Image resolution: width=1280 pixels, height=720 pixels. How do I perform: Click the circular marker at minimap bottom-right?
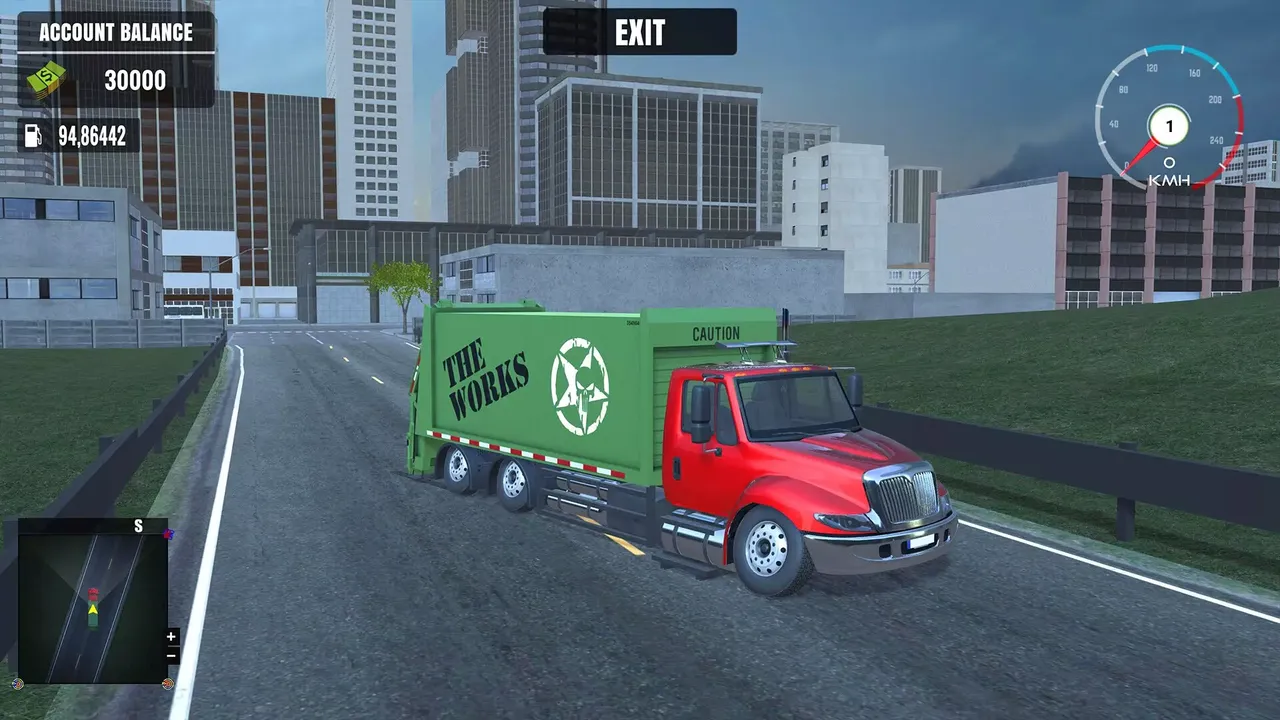168,684
